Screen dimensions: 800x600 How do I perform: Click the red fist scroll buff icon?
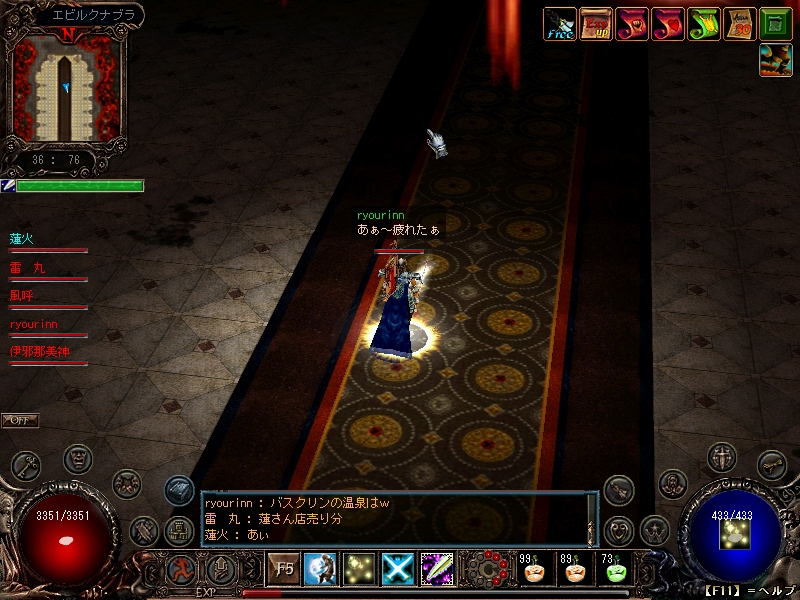point(632,24)
